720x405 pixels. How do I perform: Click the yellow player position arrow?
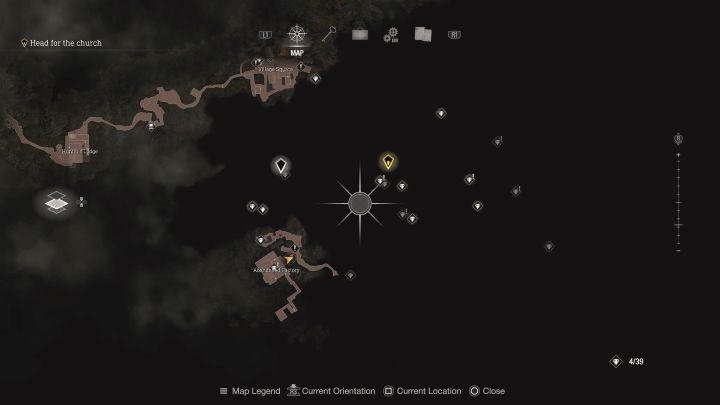point(289,259)
